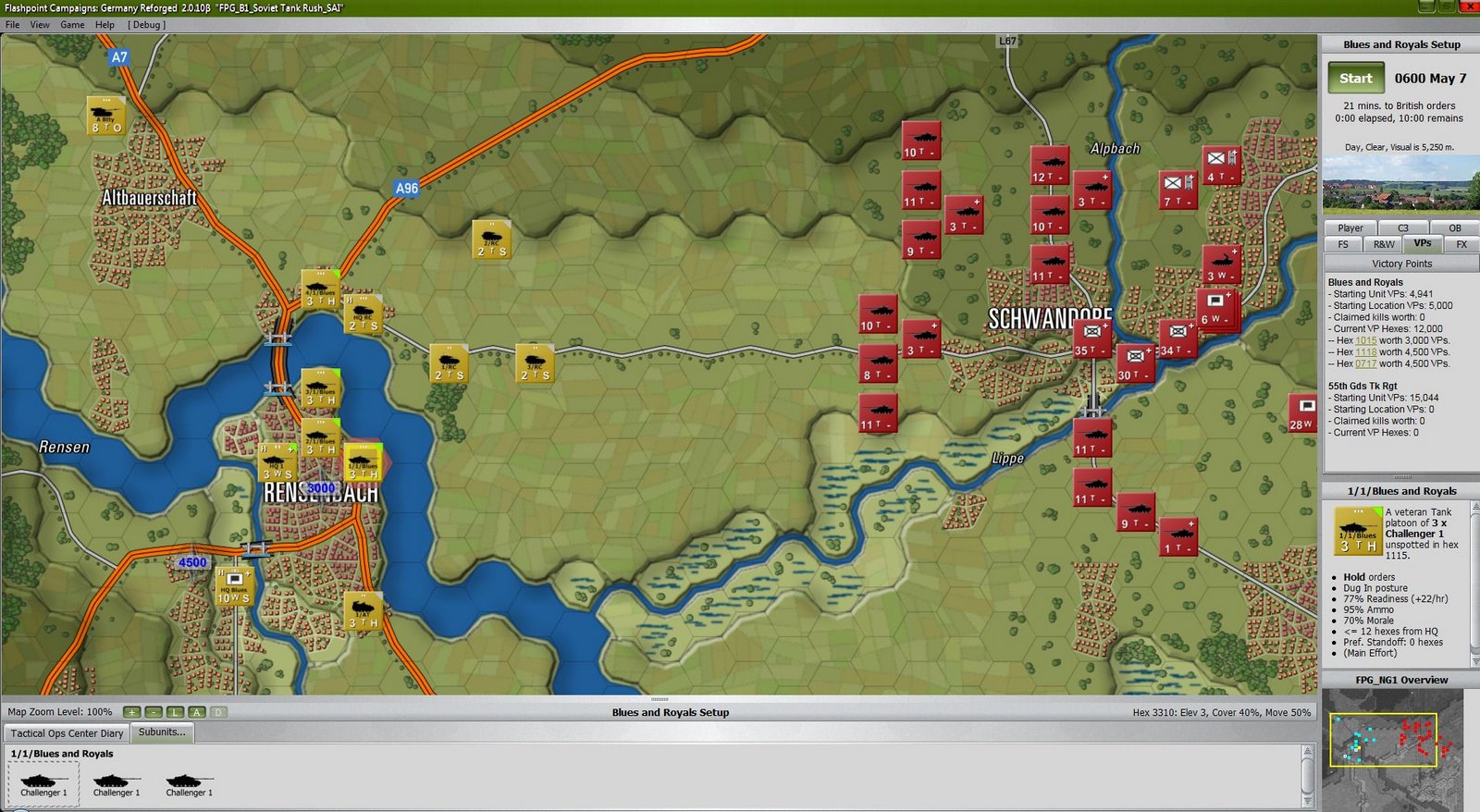This screenshot has height=812, width=1480.
Task: Switch to the FS tab in the side panel
Action: pyautogui.click(x=1341, y=244)
